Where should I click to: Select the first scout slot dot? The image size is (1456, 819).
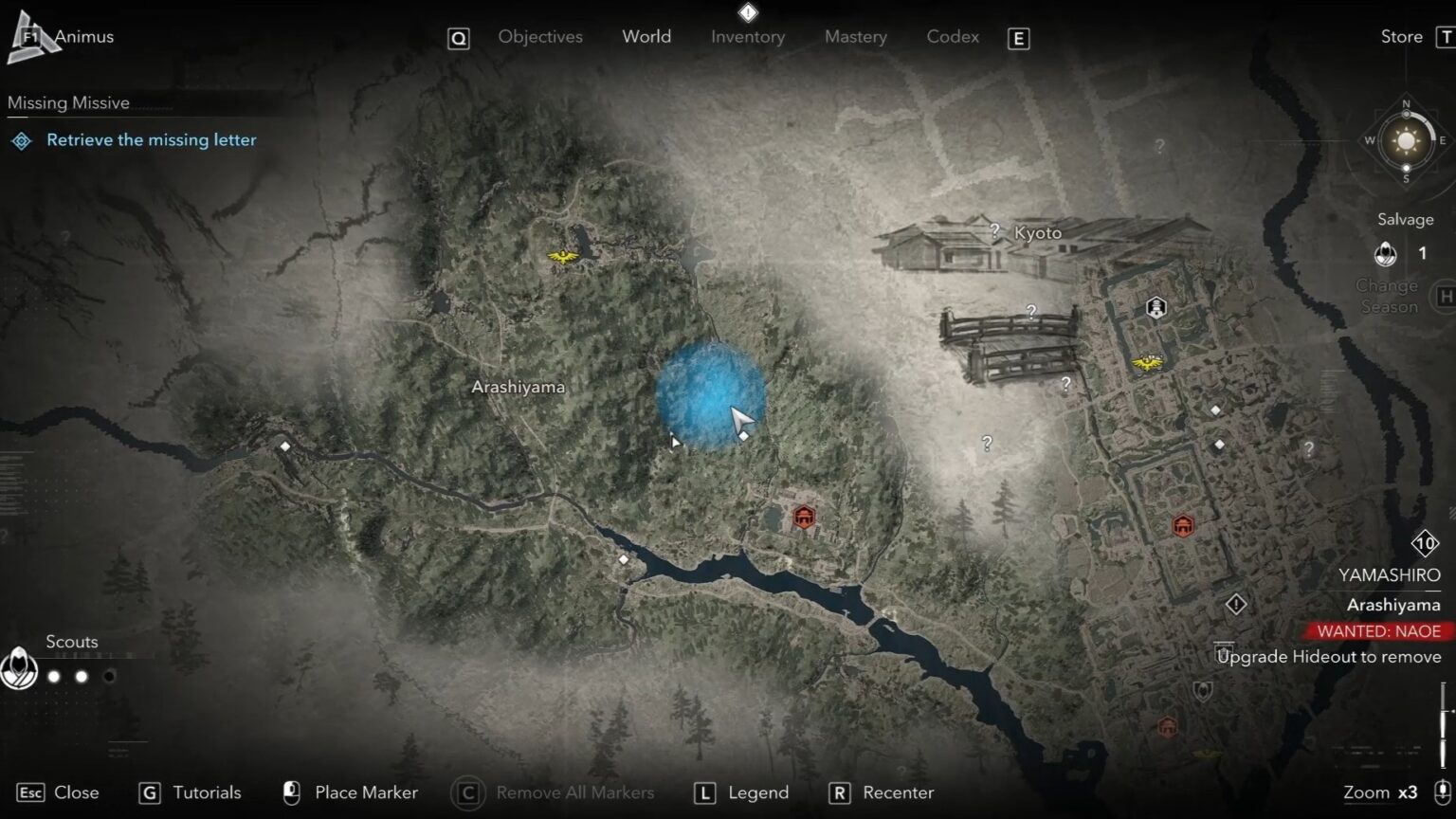(x=53, y=676)
